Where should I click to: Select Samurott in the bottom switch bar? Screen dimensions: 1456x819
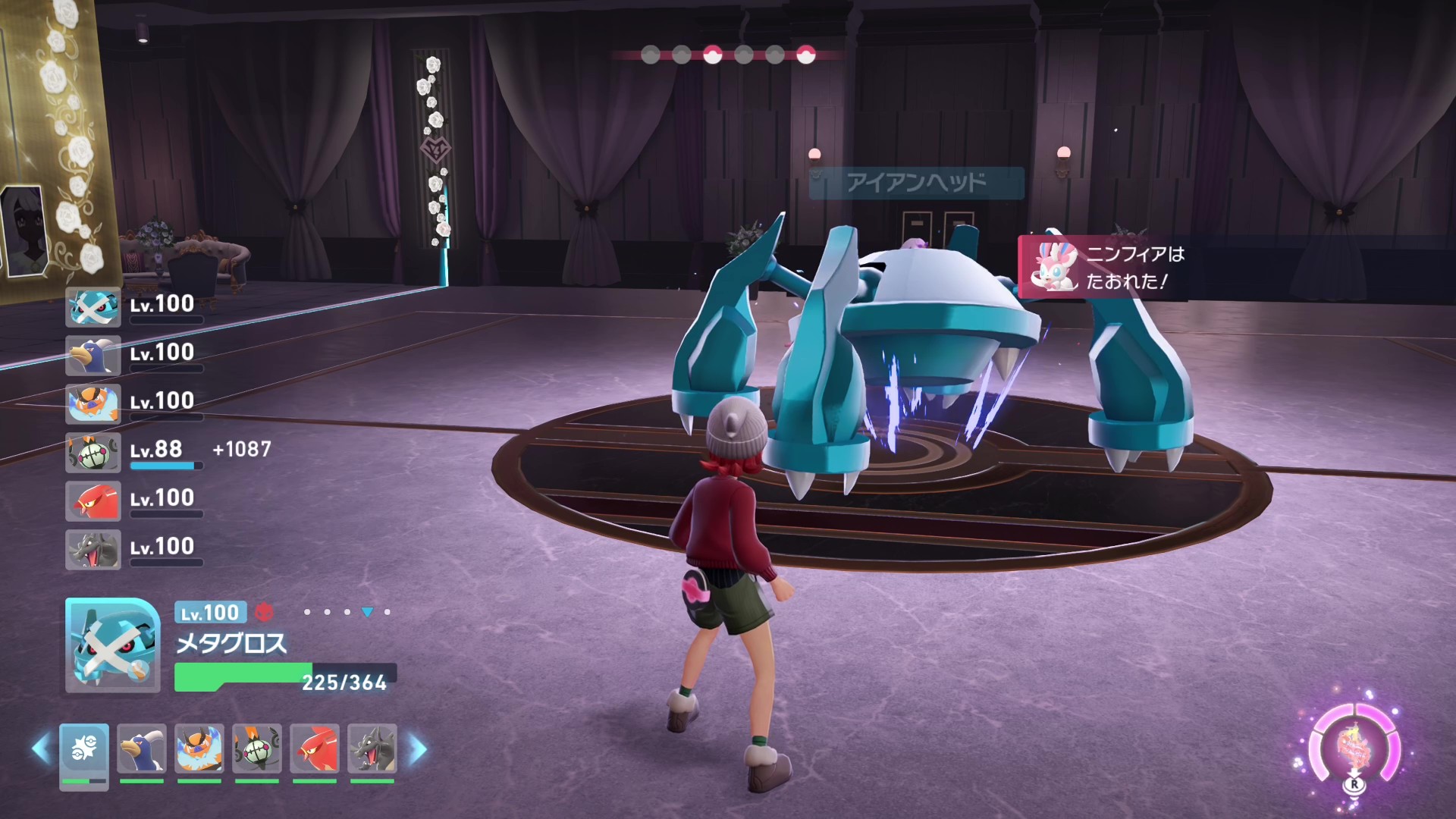pyautogui.click(x=142, y=749)
